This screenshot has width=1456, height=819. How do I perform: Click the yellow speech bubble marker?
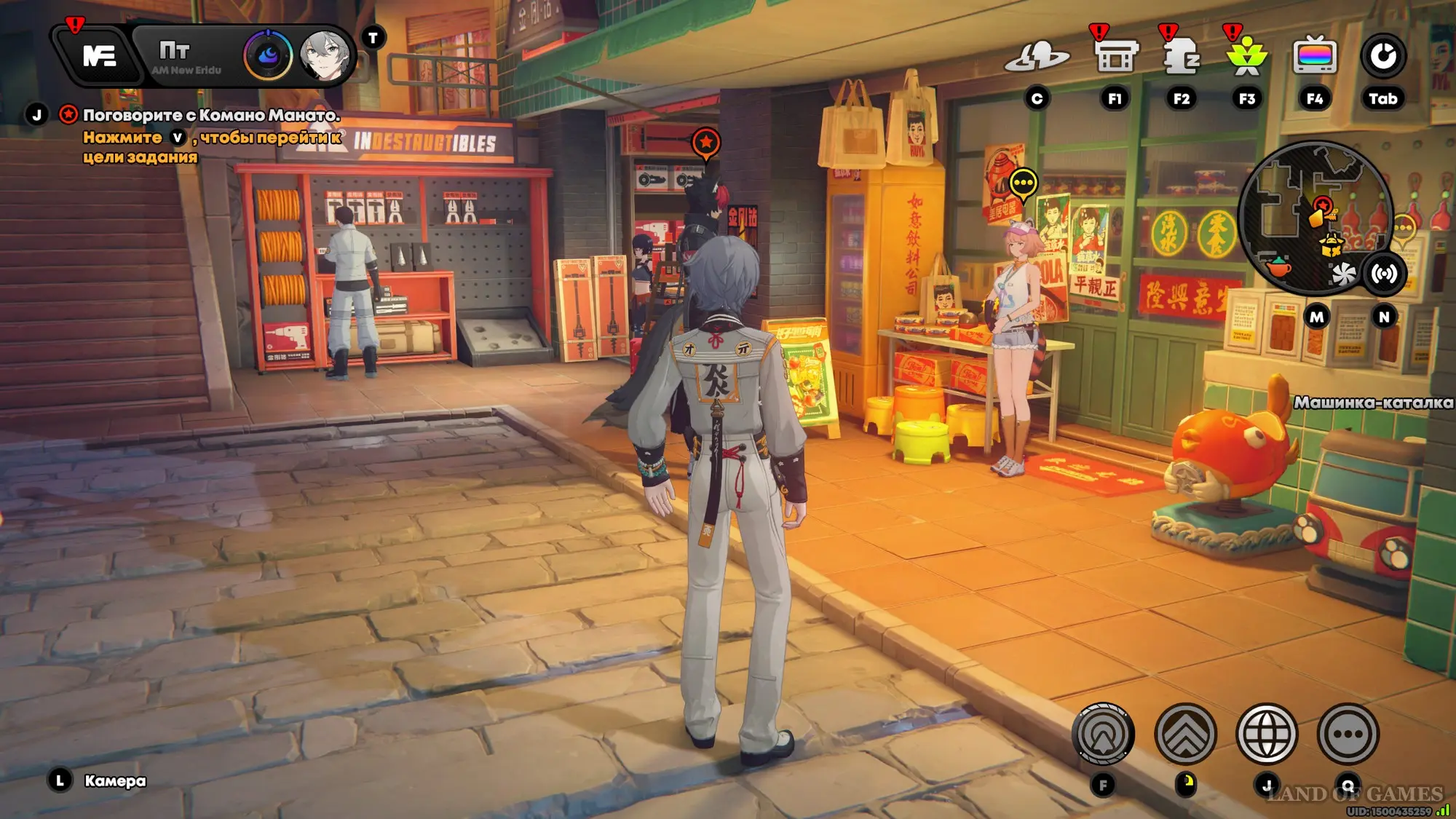click(x=1024, y=183)
